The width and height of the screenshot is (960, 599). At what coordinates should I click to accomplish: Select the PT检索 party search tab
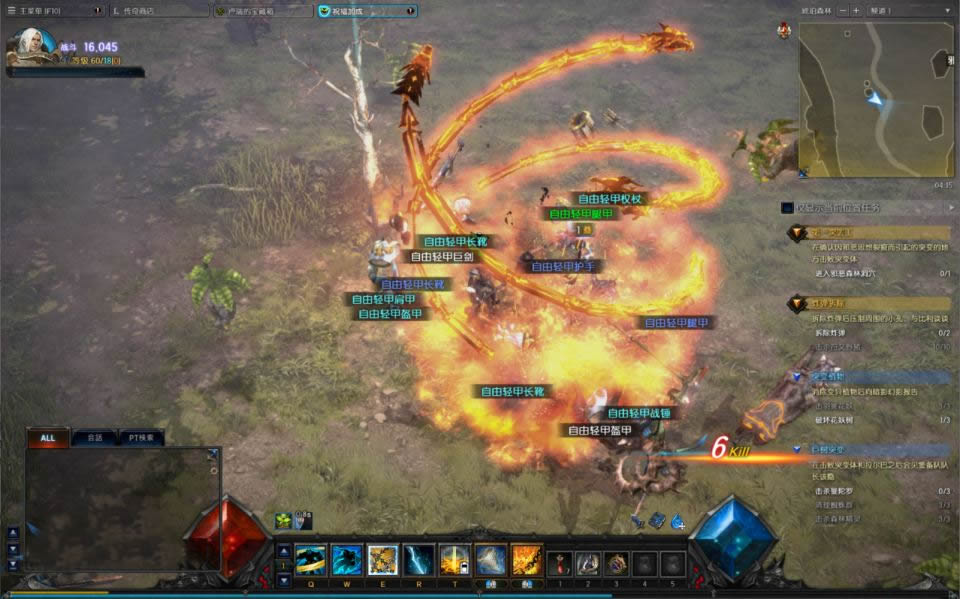click(x=140, y=438)
